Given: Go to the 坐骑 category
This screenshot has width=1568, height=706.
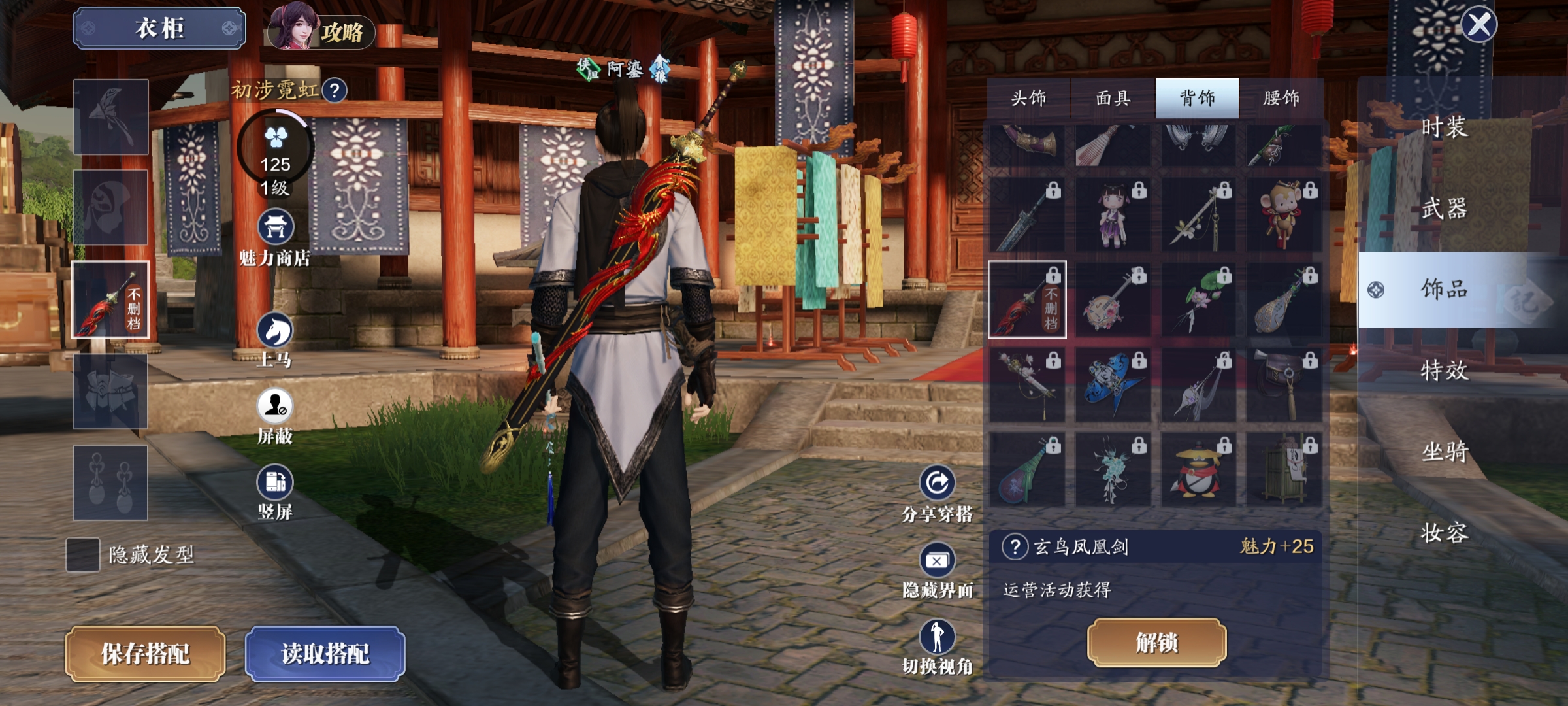Looking at the screenshot, I should [x=1445, y=451].
